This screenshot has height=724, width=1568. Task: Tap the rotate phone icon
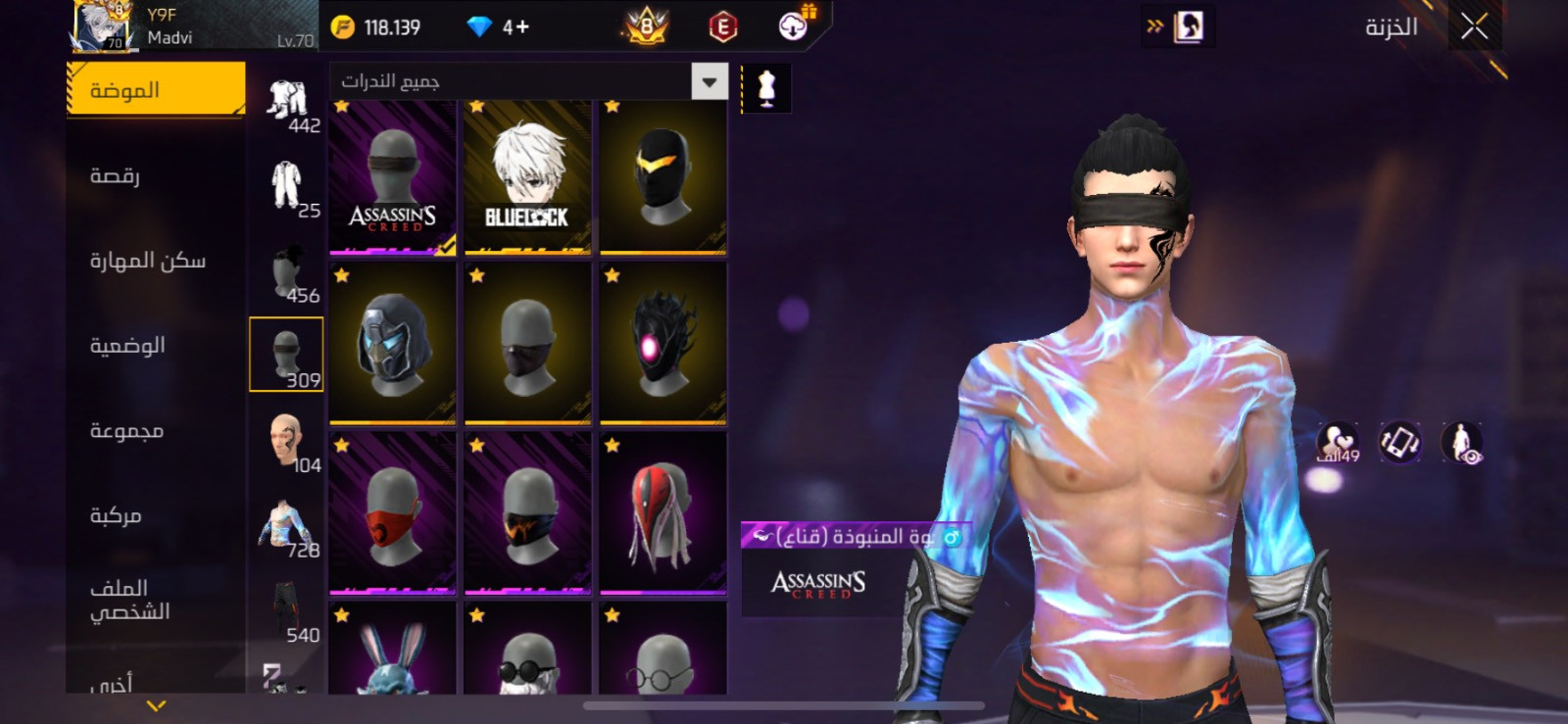pyautogui.click(x=1399, y=443)
